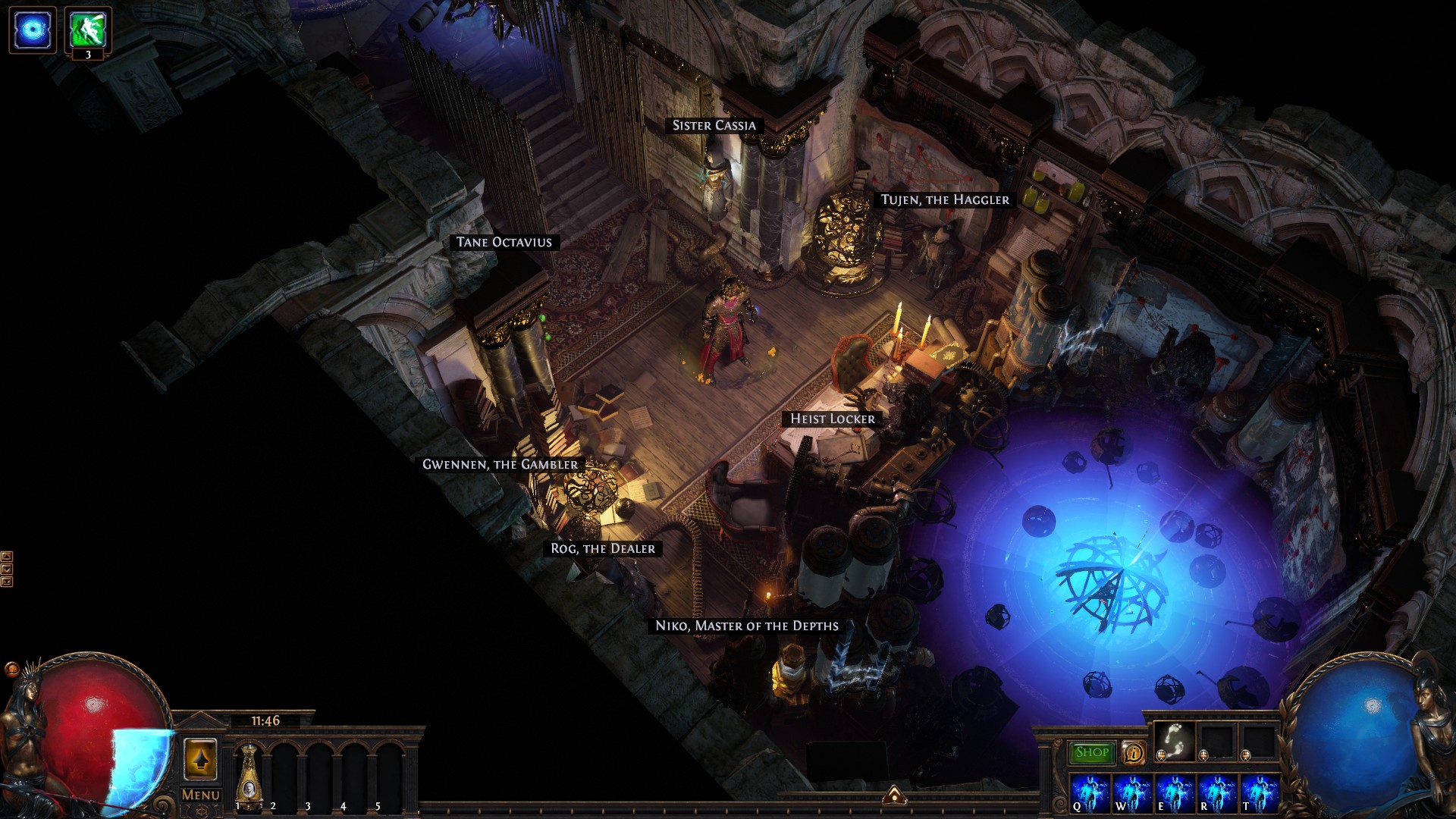This screenshot has height=819, width=1456.
Task: Activate the blue skill bound to Q
Action: pos(1090,793)
